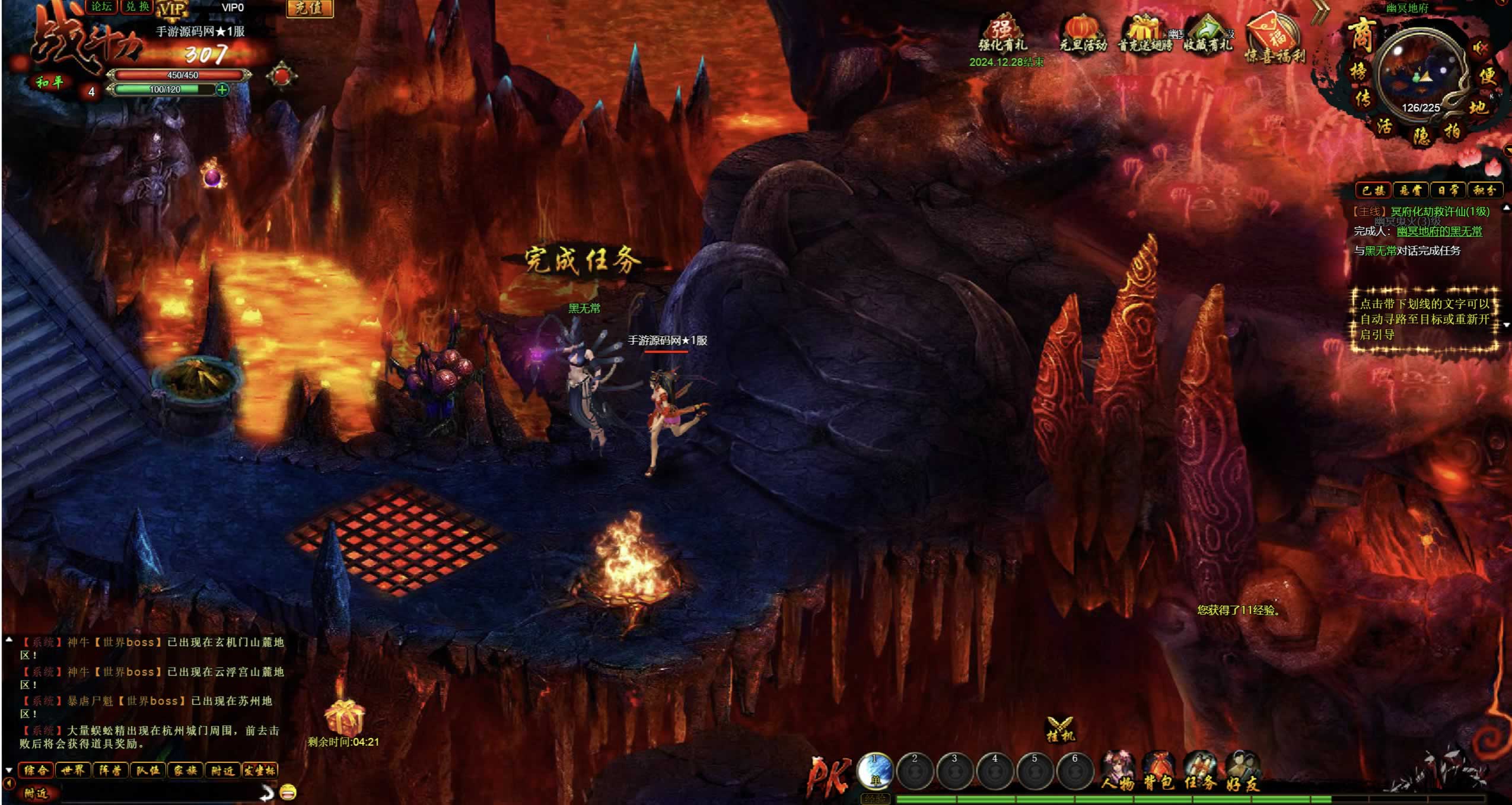The height and width of the screenshot is (805, 1512).
Task: Open the chat emoji picker
Action: tap(288, 791)
